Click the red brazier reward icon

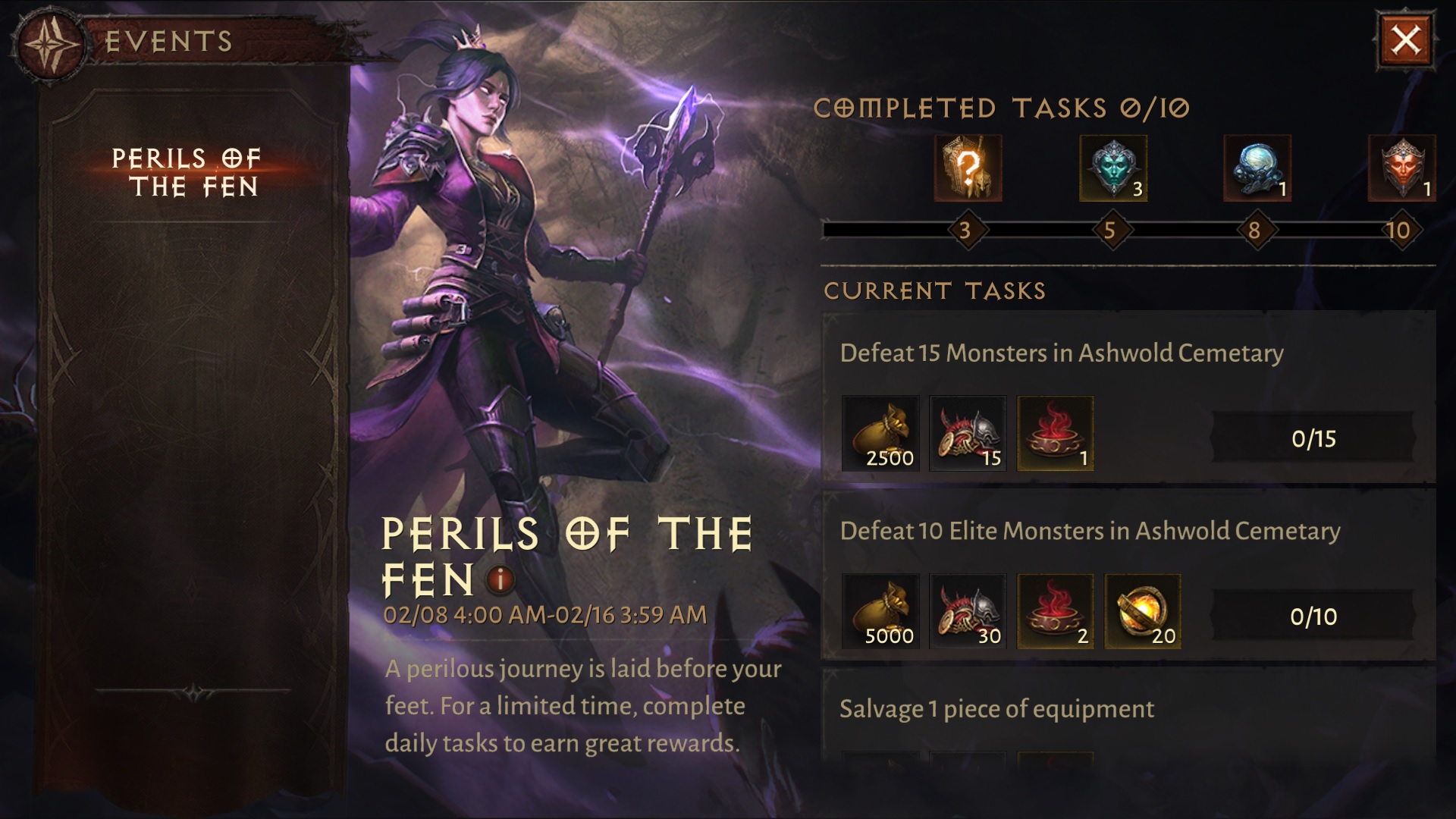pyautogui.click(x=1055, y=433)
